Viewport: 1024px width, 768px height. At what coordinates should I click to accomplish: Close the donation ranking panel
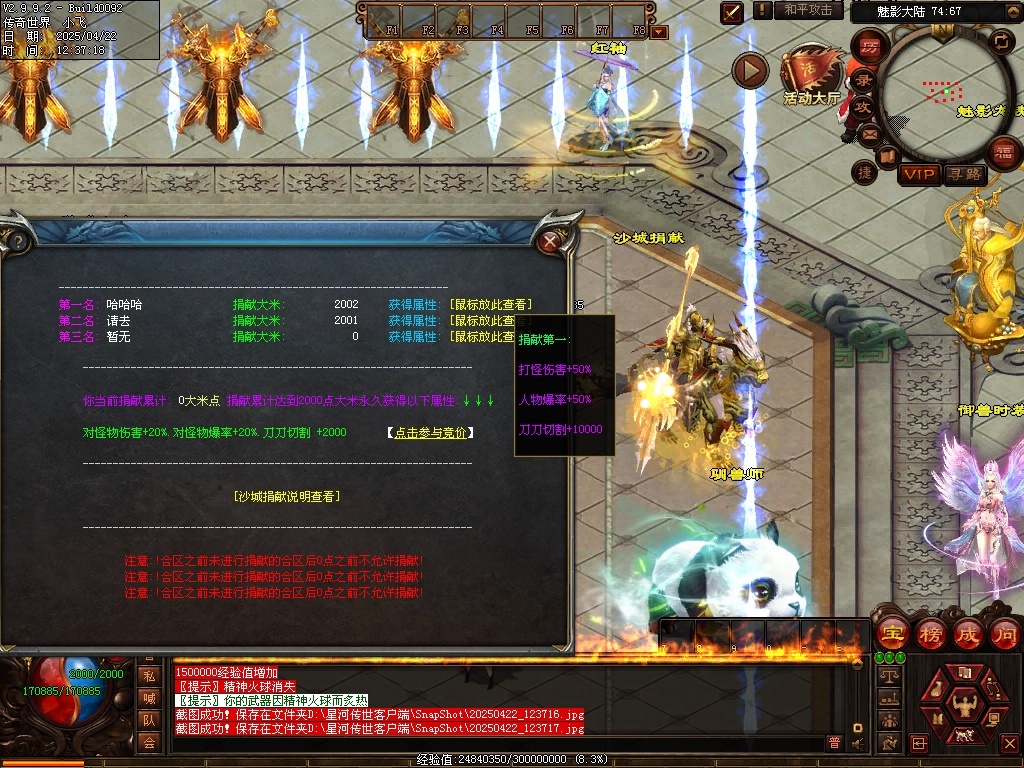(x=549, y=241)
